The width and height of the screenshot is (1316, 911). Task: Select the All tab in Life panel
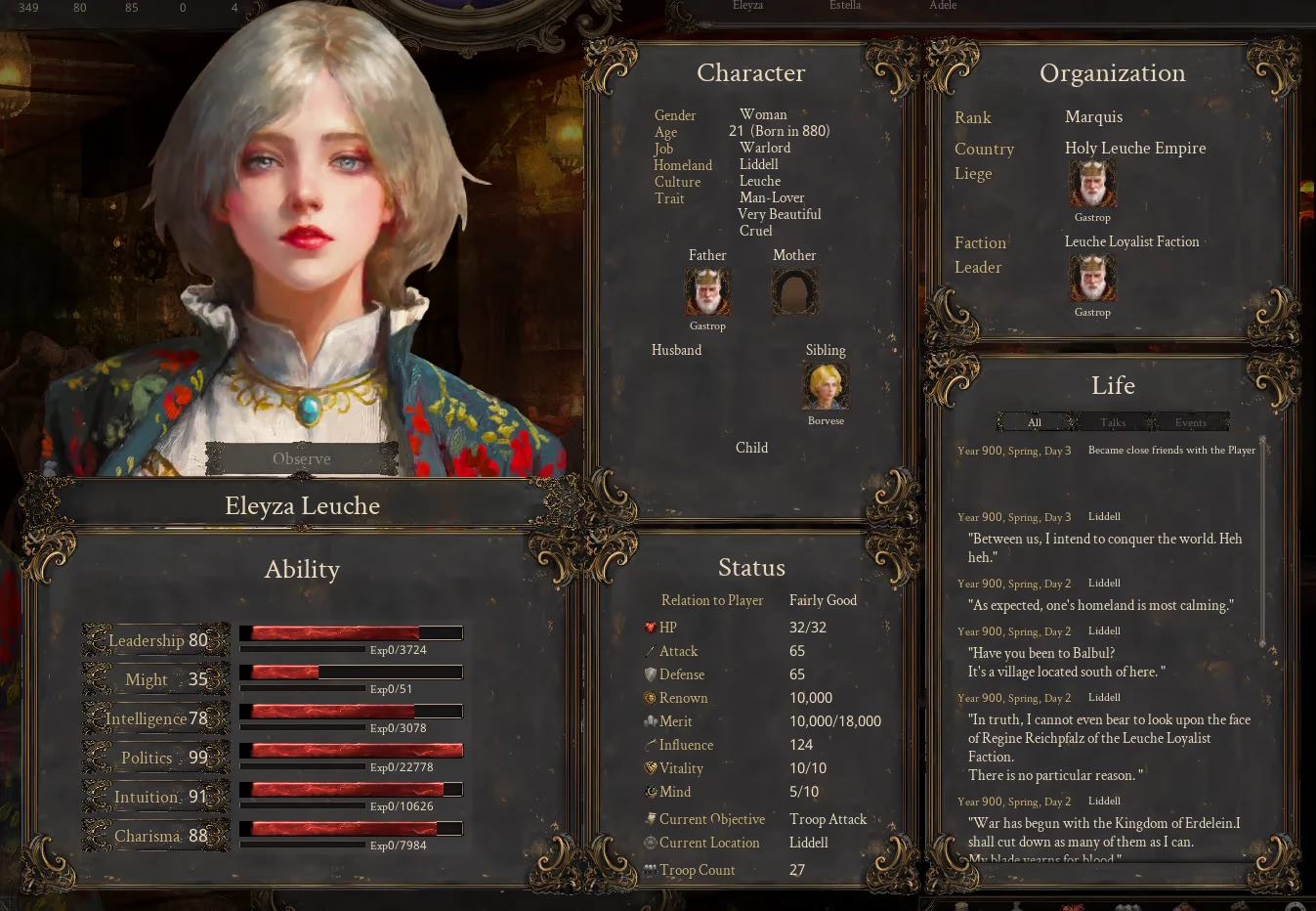click(1035, 422)
